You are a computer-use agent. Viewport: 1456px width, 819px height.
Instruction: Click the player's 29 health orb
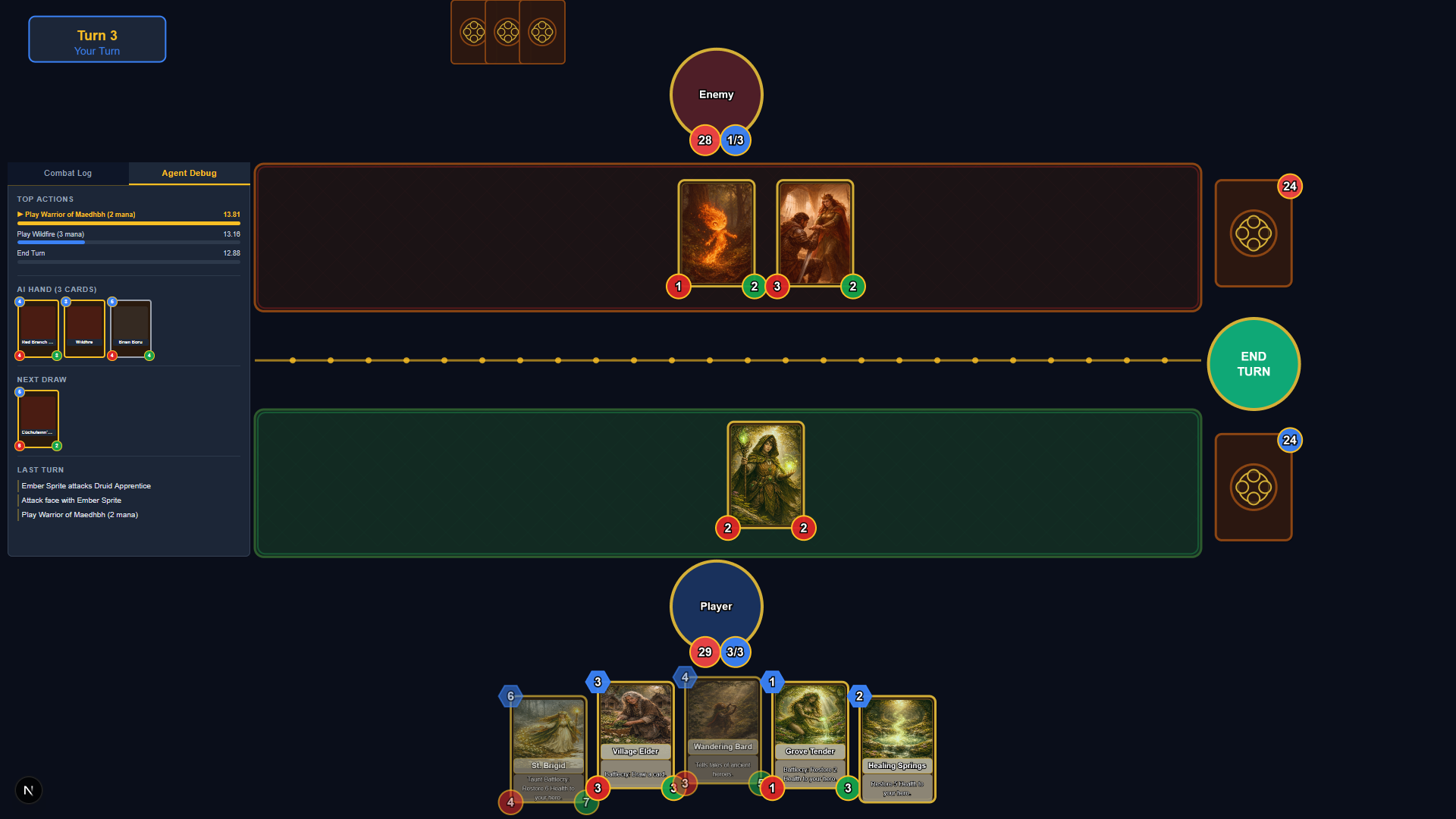[x=704, y=651]
